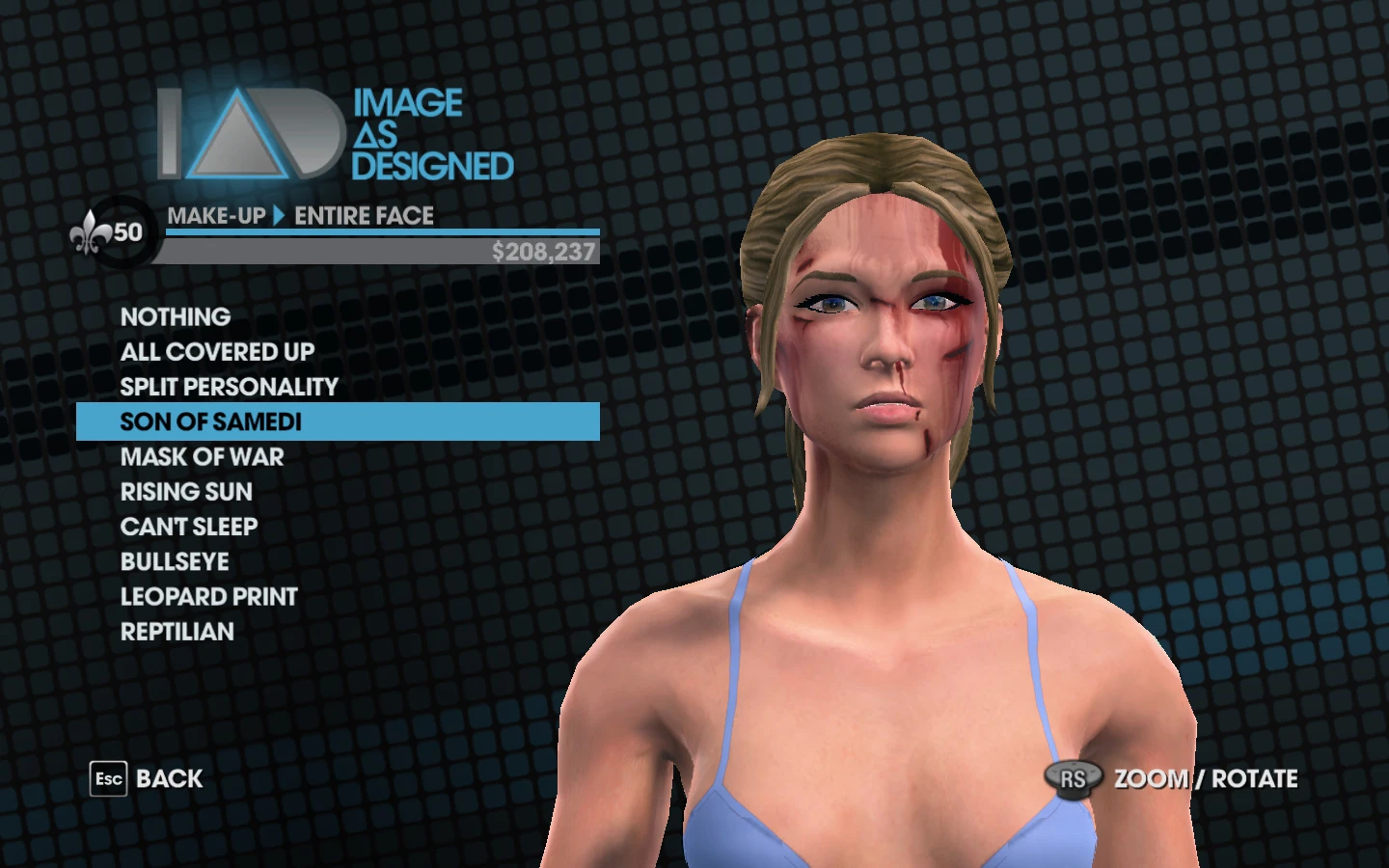Choose the Leopard Print makeup
The image size is (1389, 868).
click(207, 596)
